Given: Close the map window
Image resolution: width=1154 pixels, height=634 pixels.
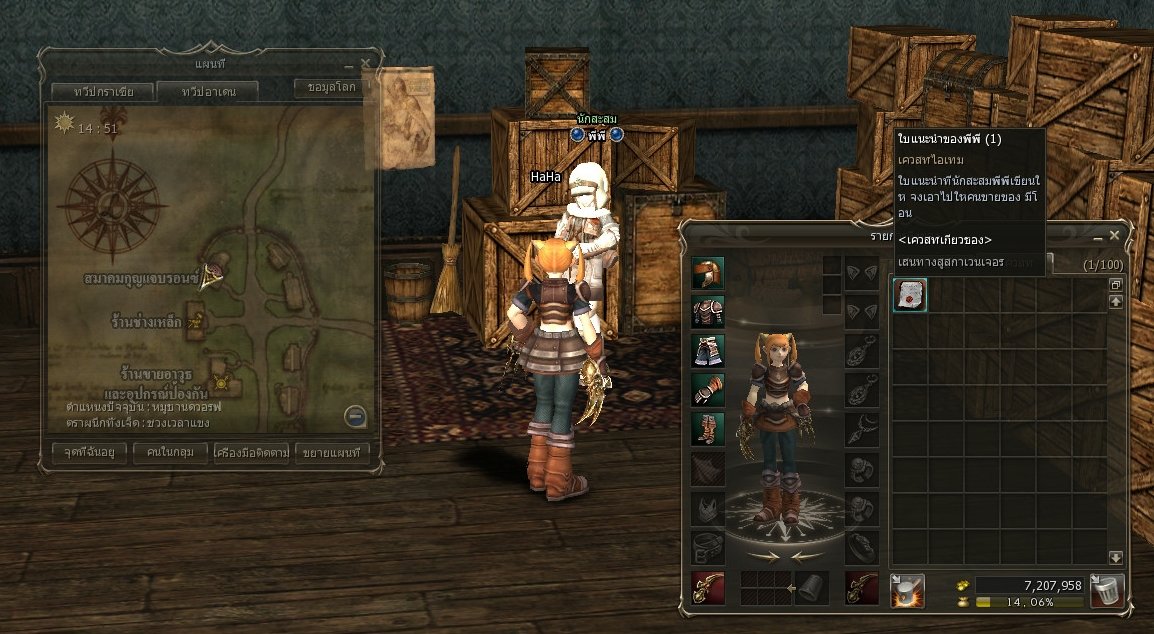Looking at the screenshot, I should pyautogui.click(x=365, y=63).
